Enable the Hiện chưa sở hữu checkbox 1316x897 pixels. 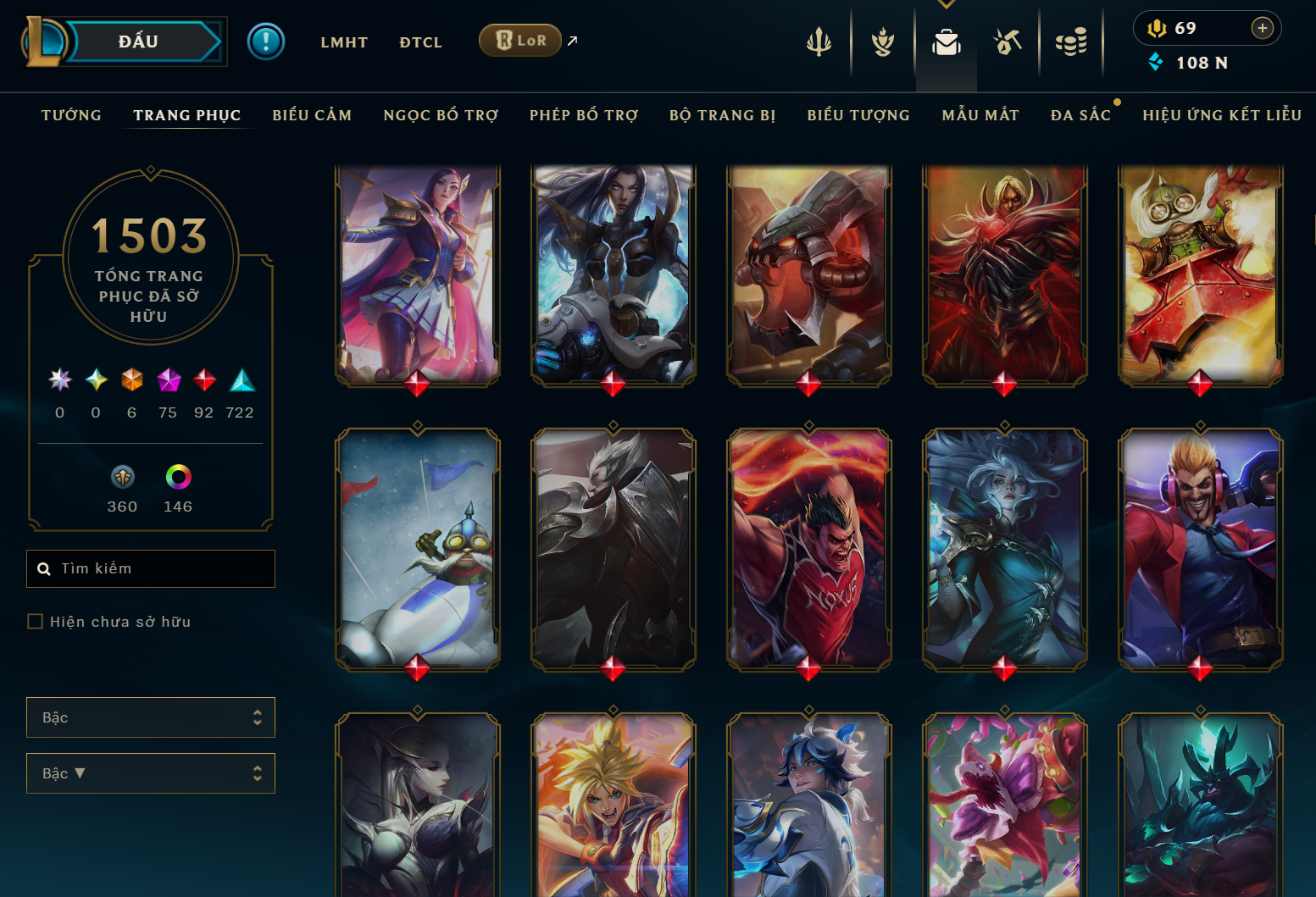(x=35, y=621)
